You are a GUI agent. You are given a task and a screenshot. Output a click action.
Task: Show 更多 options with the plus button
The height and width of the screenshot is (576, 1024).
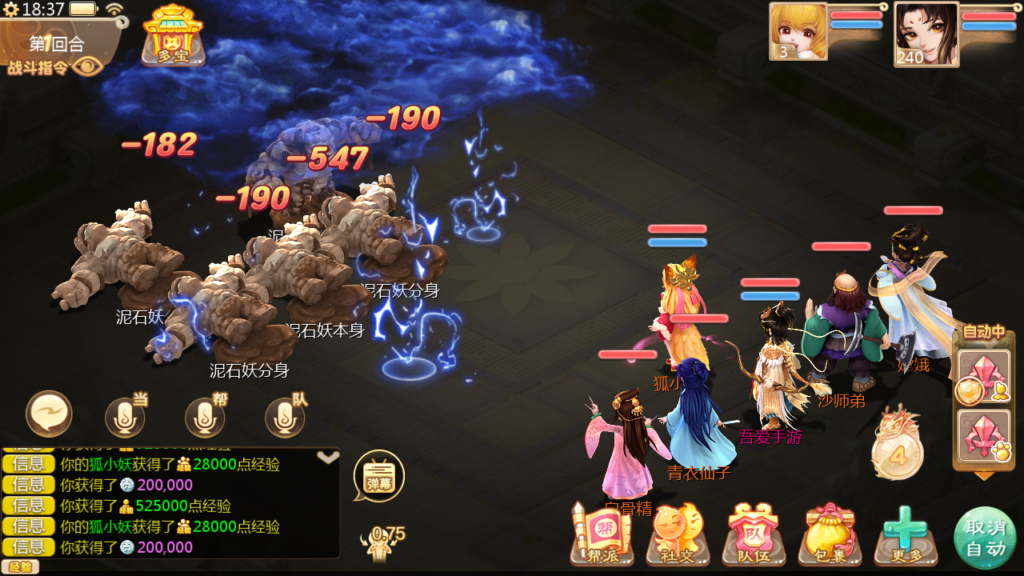point(905,533)
